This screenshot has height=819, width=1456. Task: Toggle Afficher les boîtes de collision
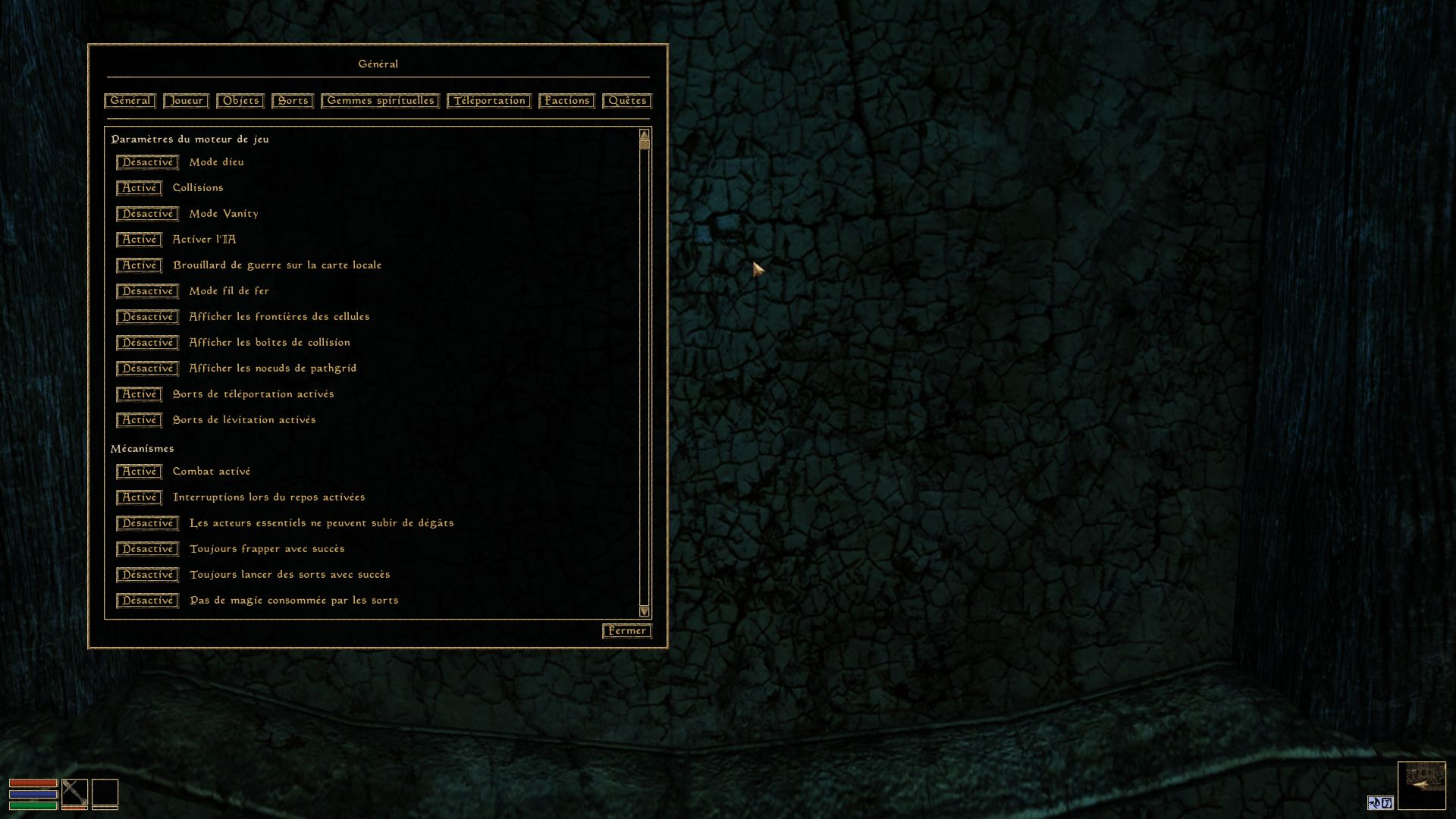pyautogui.click(x=147, y=343)
